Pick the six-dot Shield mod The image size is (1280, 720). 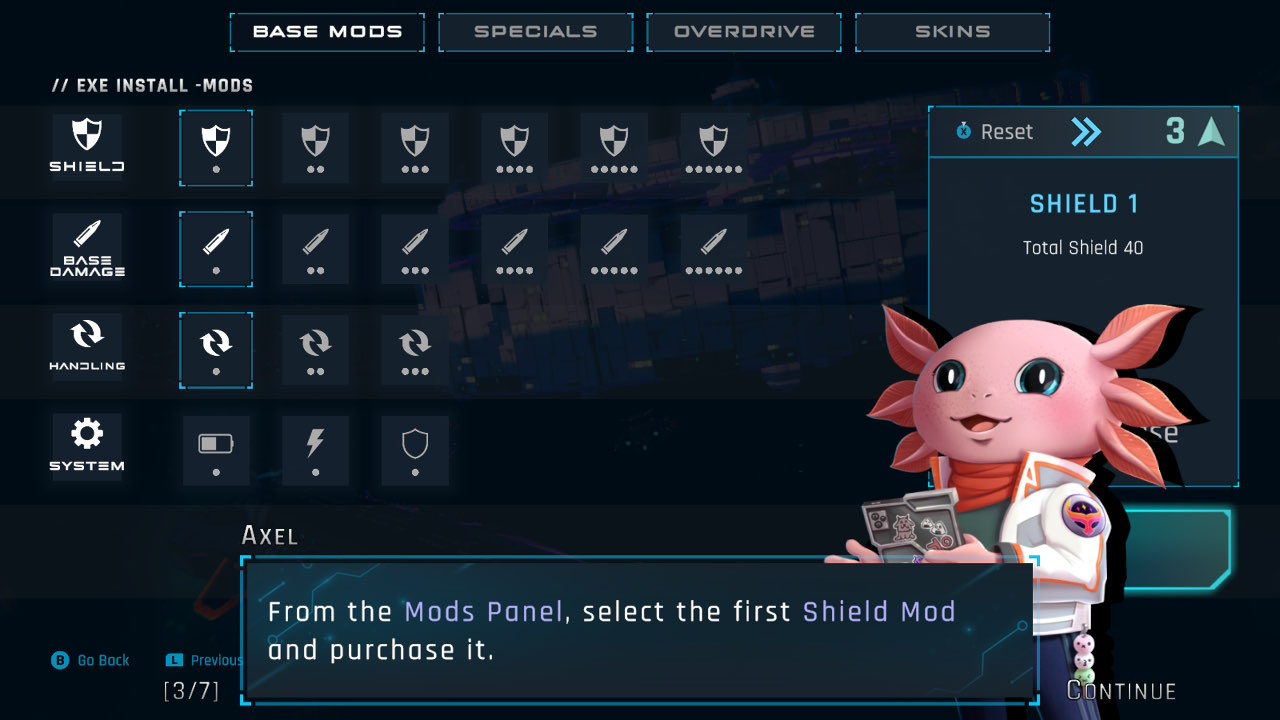[x=714, y=147]
